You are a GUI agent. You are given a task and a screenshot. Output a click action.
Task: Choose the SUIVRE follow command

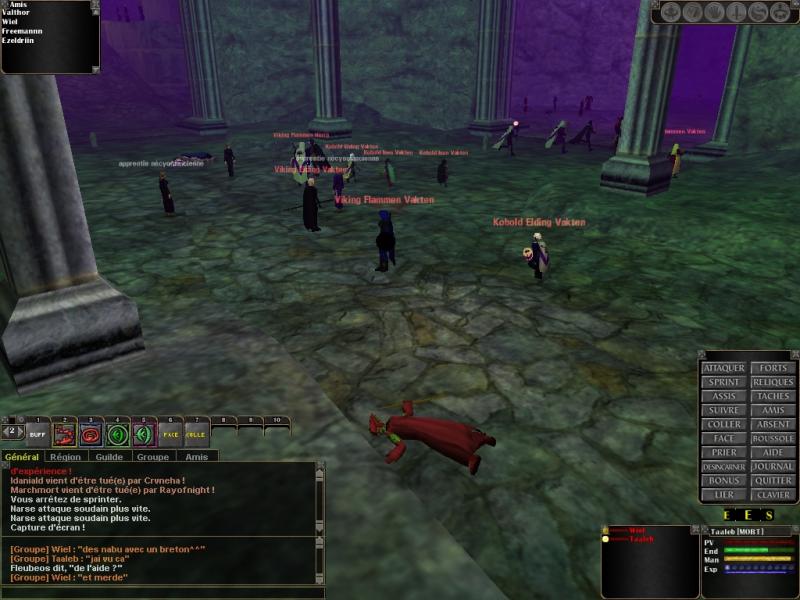point(723,410)
